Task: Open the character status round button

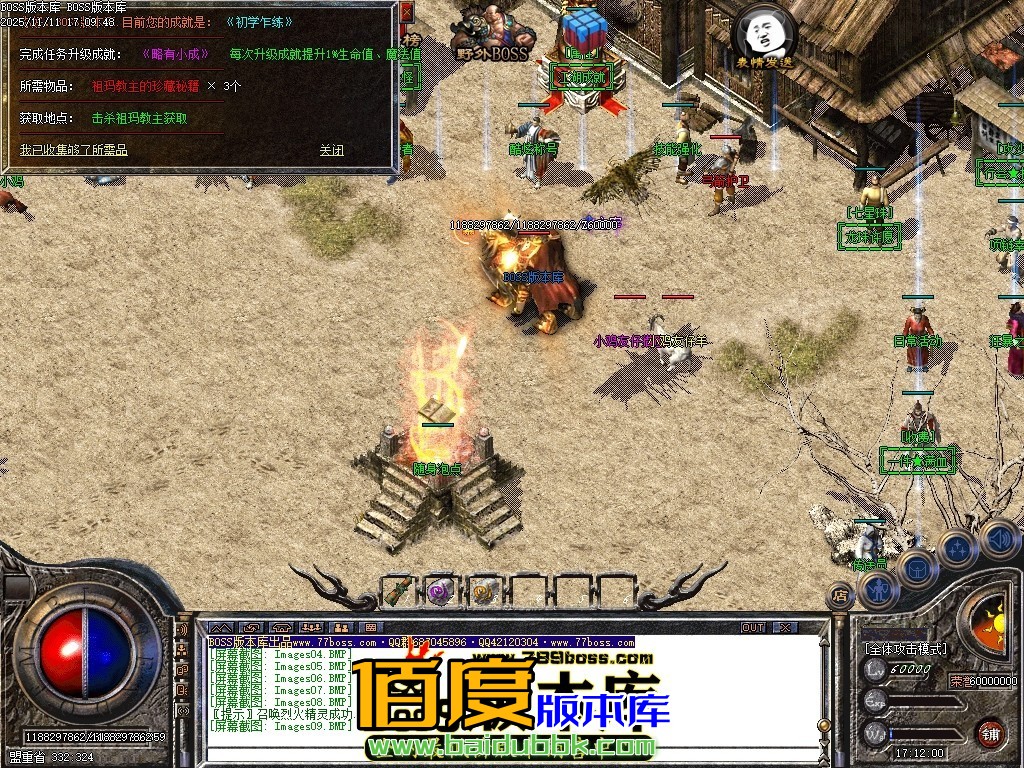Action: pos(880,589)
